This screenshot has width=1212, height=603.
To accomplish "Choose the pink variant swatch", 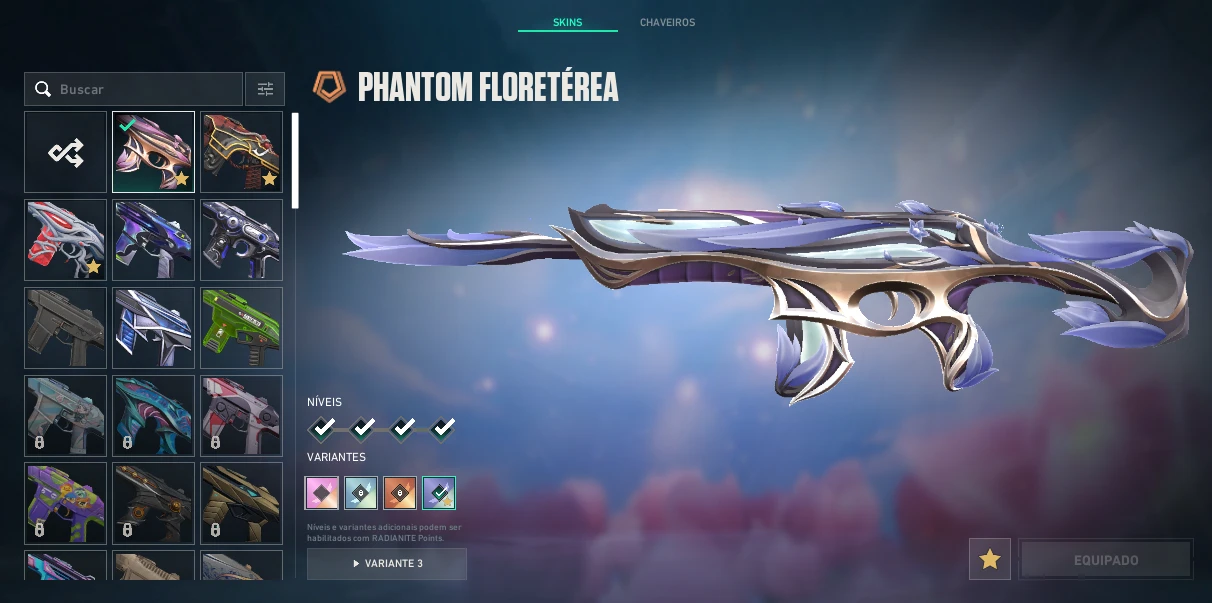I will tap(322, 492).
